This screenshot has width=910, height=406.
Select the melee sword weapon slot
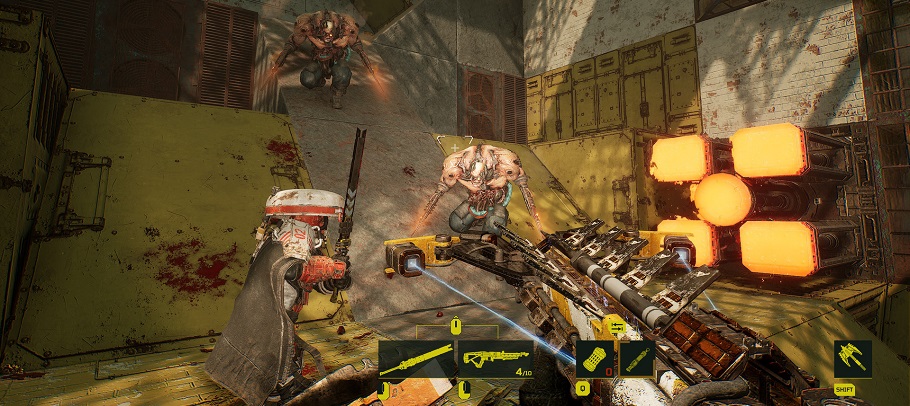pos(415,359)
